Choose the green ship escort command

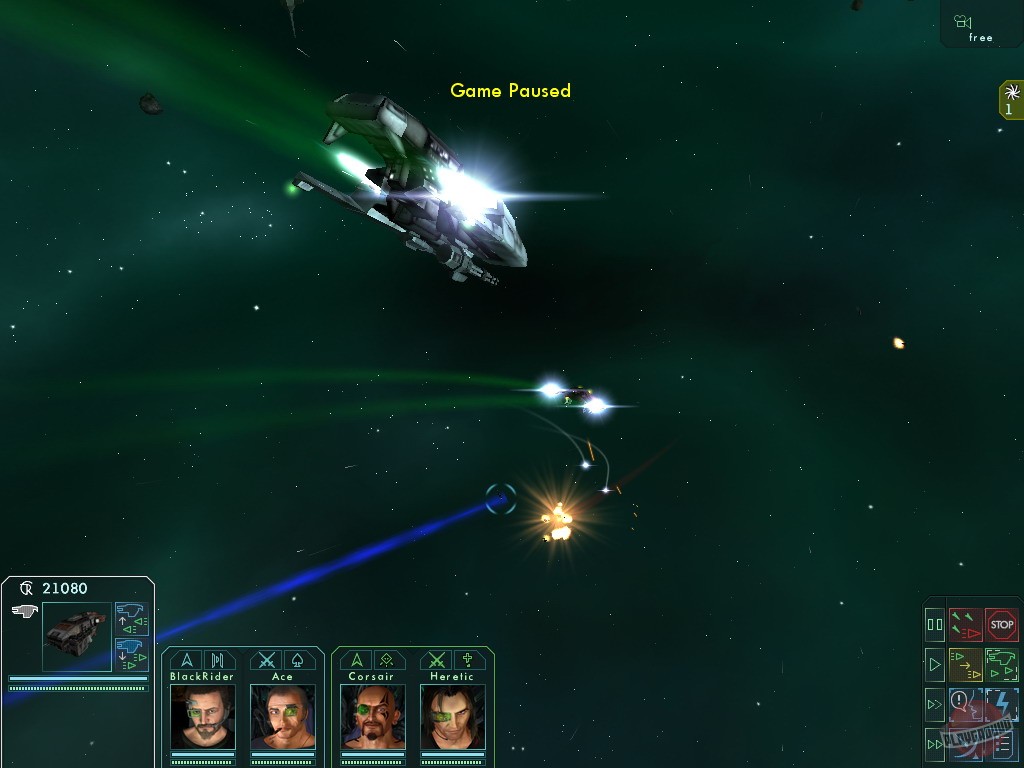pyautogui.click(x=1001, y=664)
